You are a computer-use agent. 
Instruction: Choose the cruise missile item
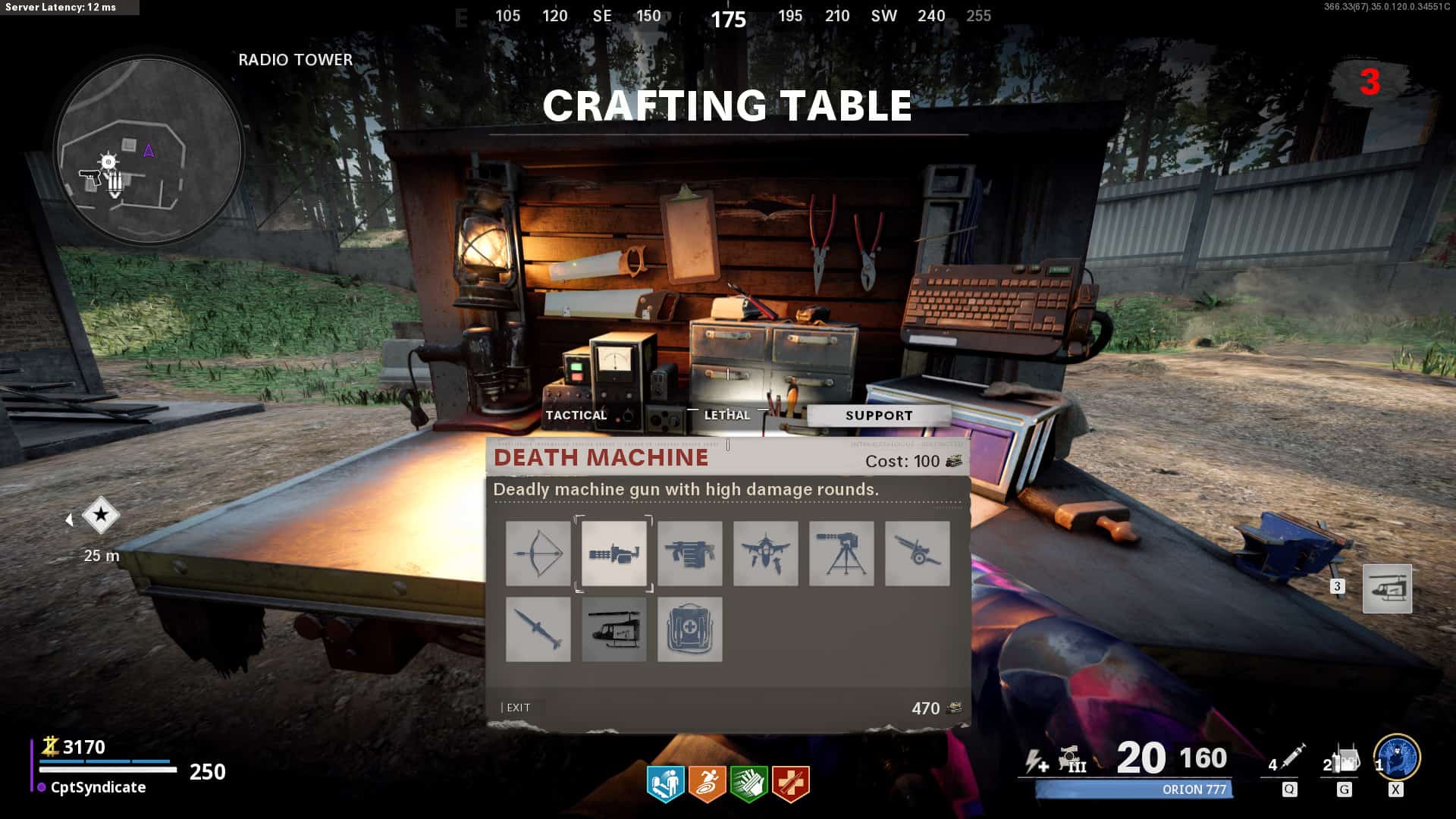(x=538, y=629)
